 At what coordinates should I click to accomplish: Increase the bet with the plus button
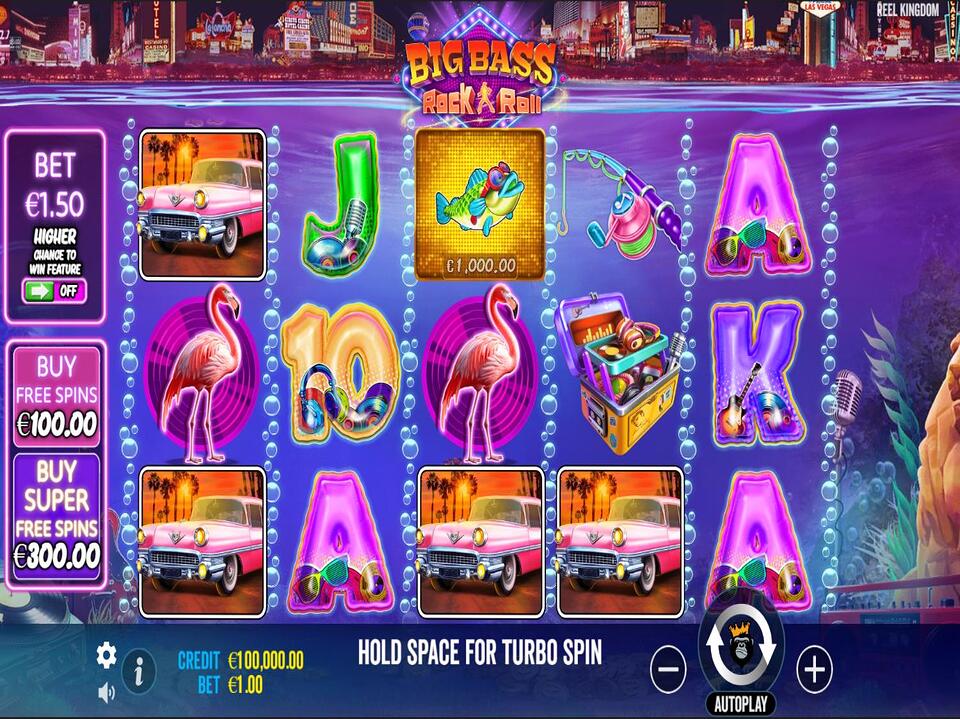(814, 668)
